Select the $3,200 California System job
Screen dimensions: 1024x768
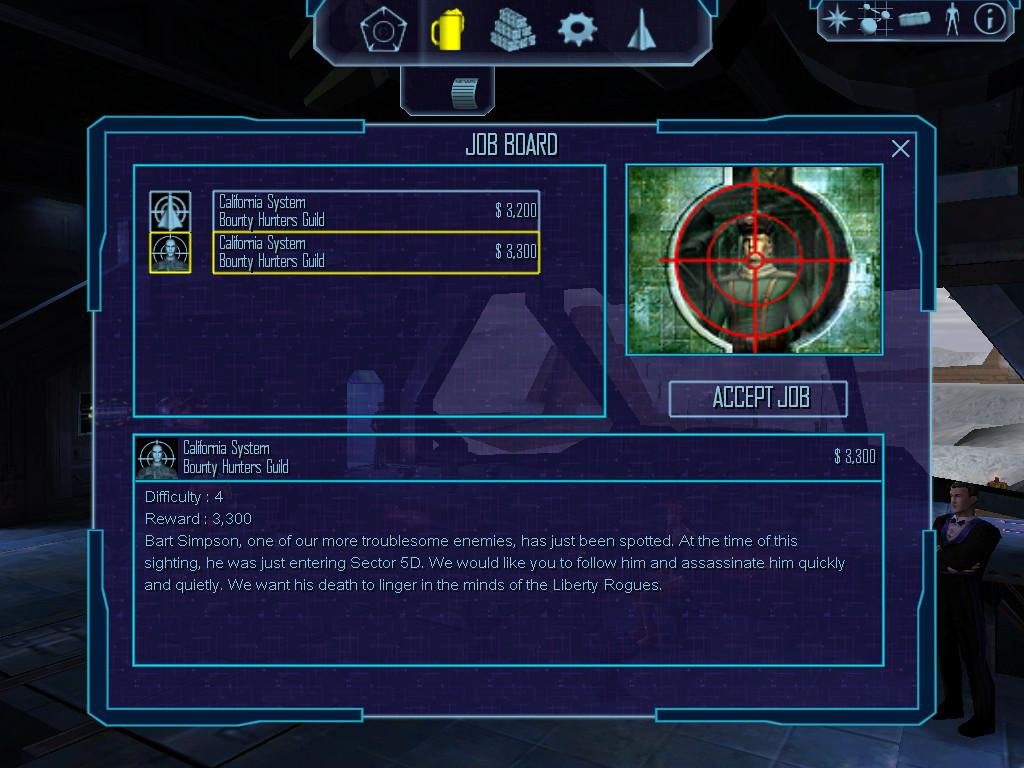[376, 210]
